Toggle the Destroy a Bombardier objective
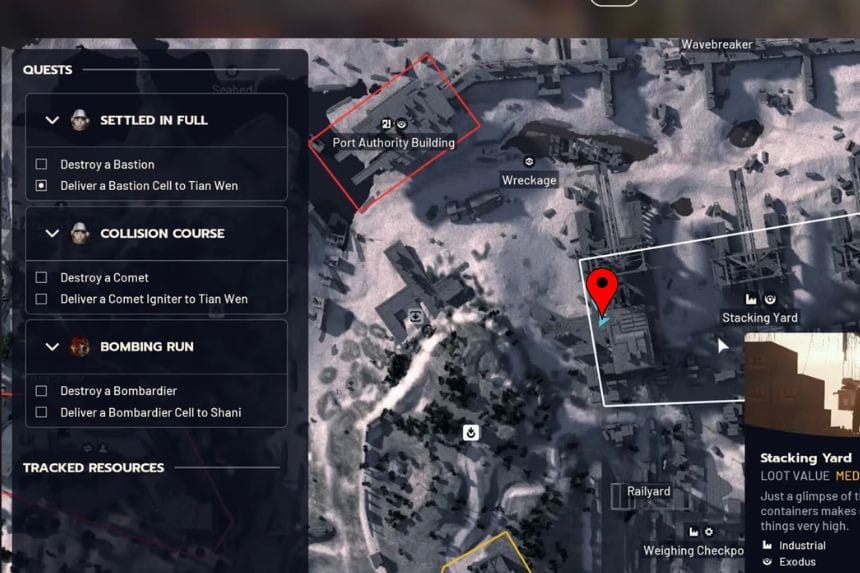 click(x=41, y=391)
